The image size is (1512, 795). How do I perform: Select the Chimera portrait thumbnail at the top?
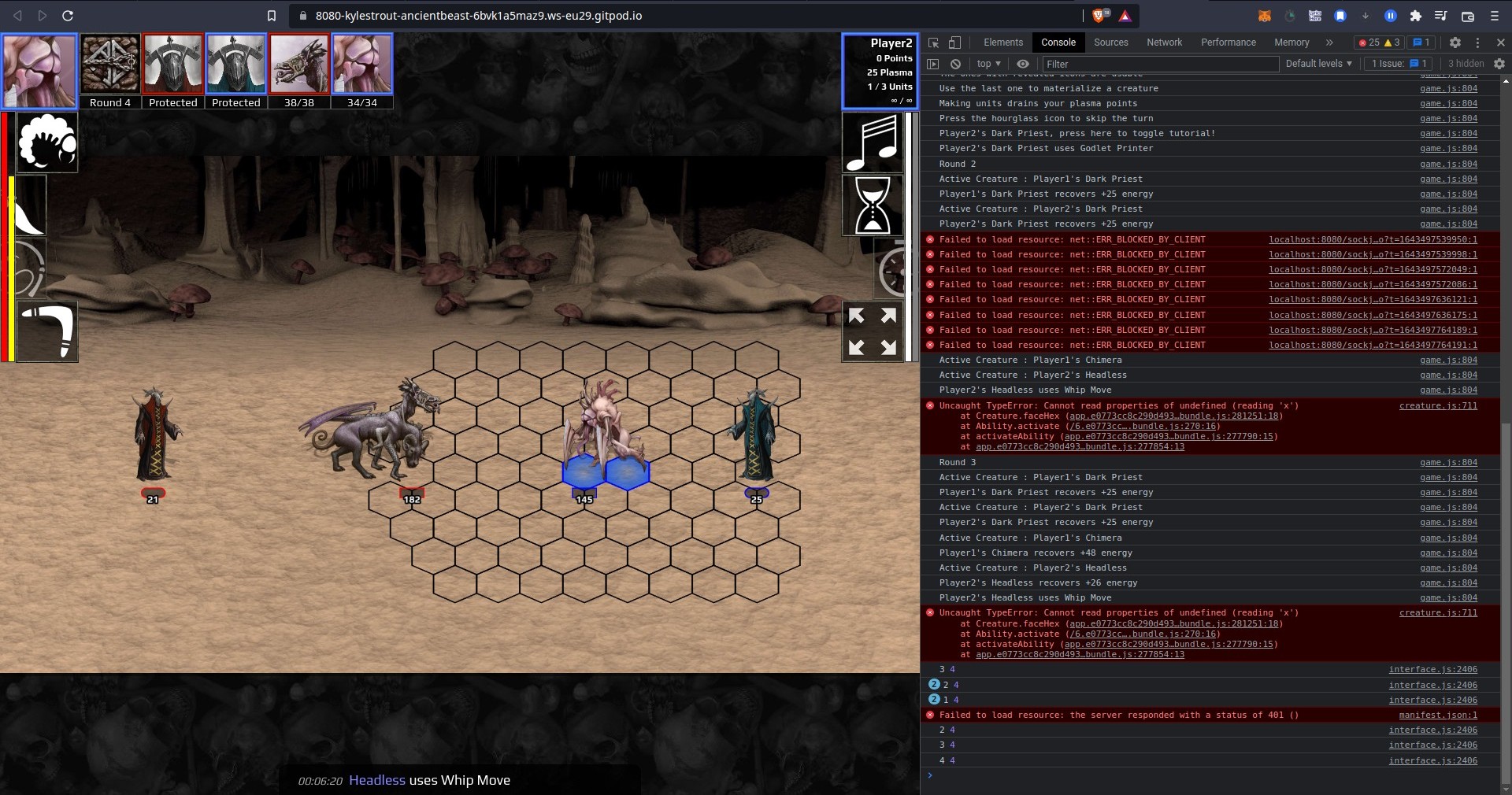coord(298,64)
